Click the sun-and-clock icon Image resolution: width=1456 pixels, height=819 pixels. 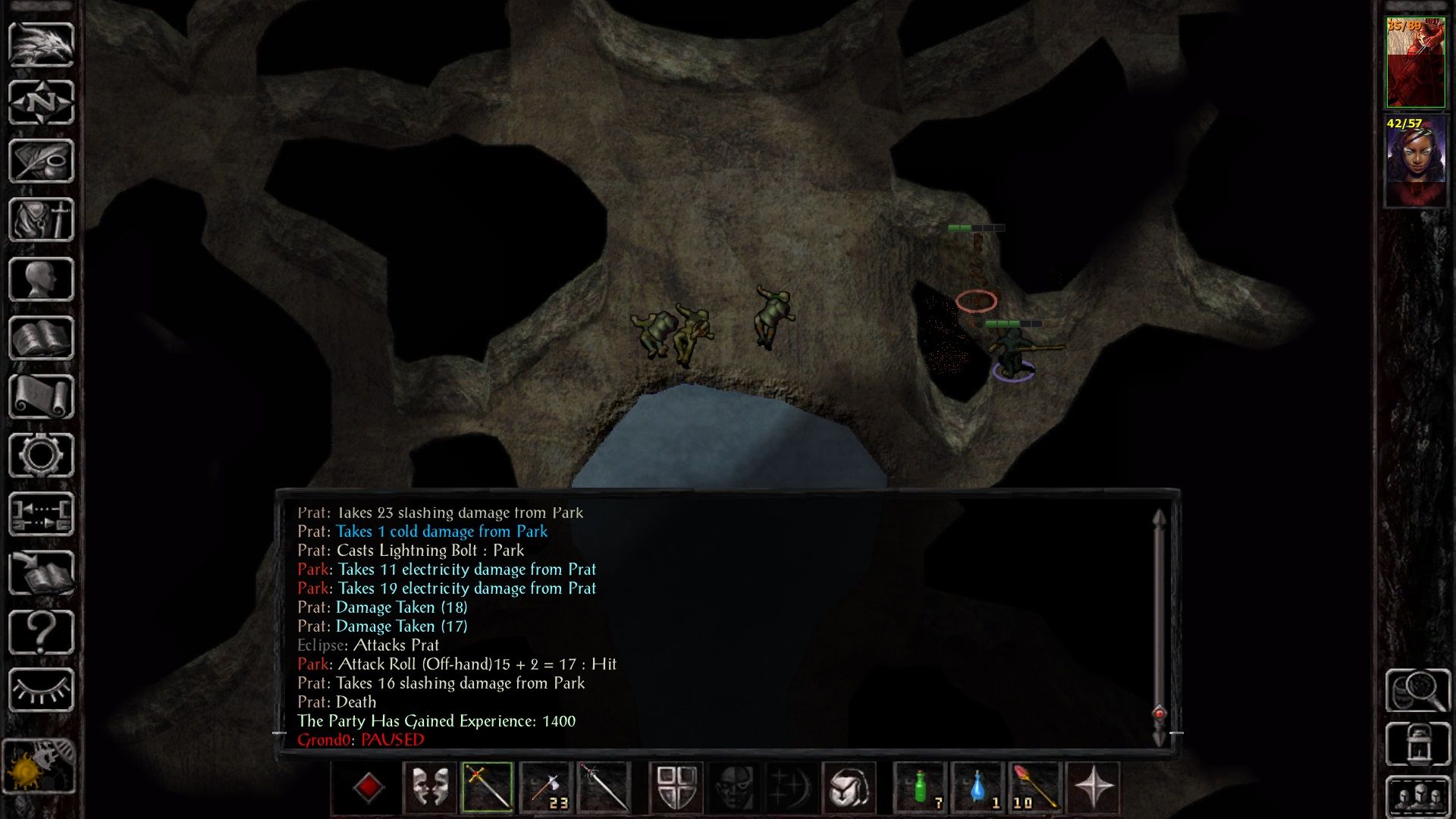[39, 766]
